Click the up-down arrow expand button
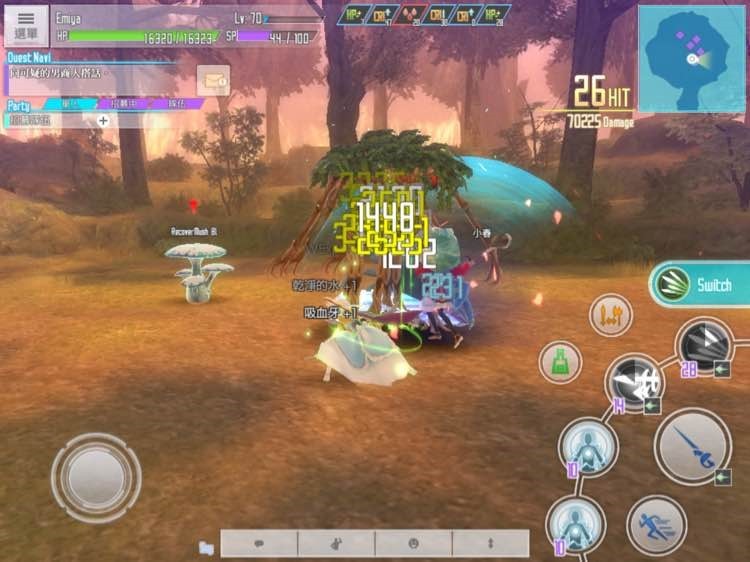This screenshot has width=750, height=562. click(490, 543)
